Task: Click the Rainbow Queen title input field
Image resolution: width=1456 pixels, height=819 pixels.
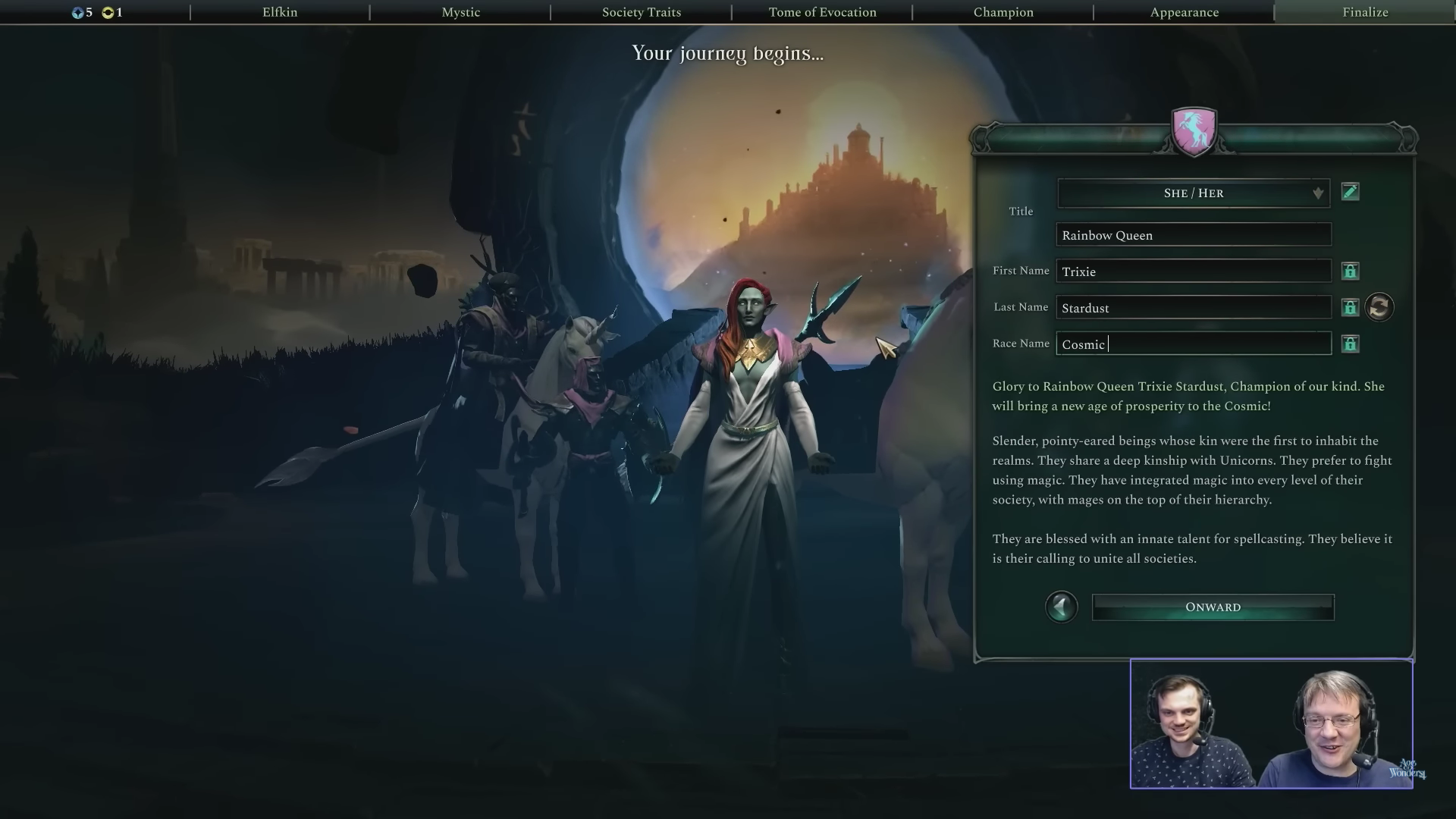Action: [1193, 234]
